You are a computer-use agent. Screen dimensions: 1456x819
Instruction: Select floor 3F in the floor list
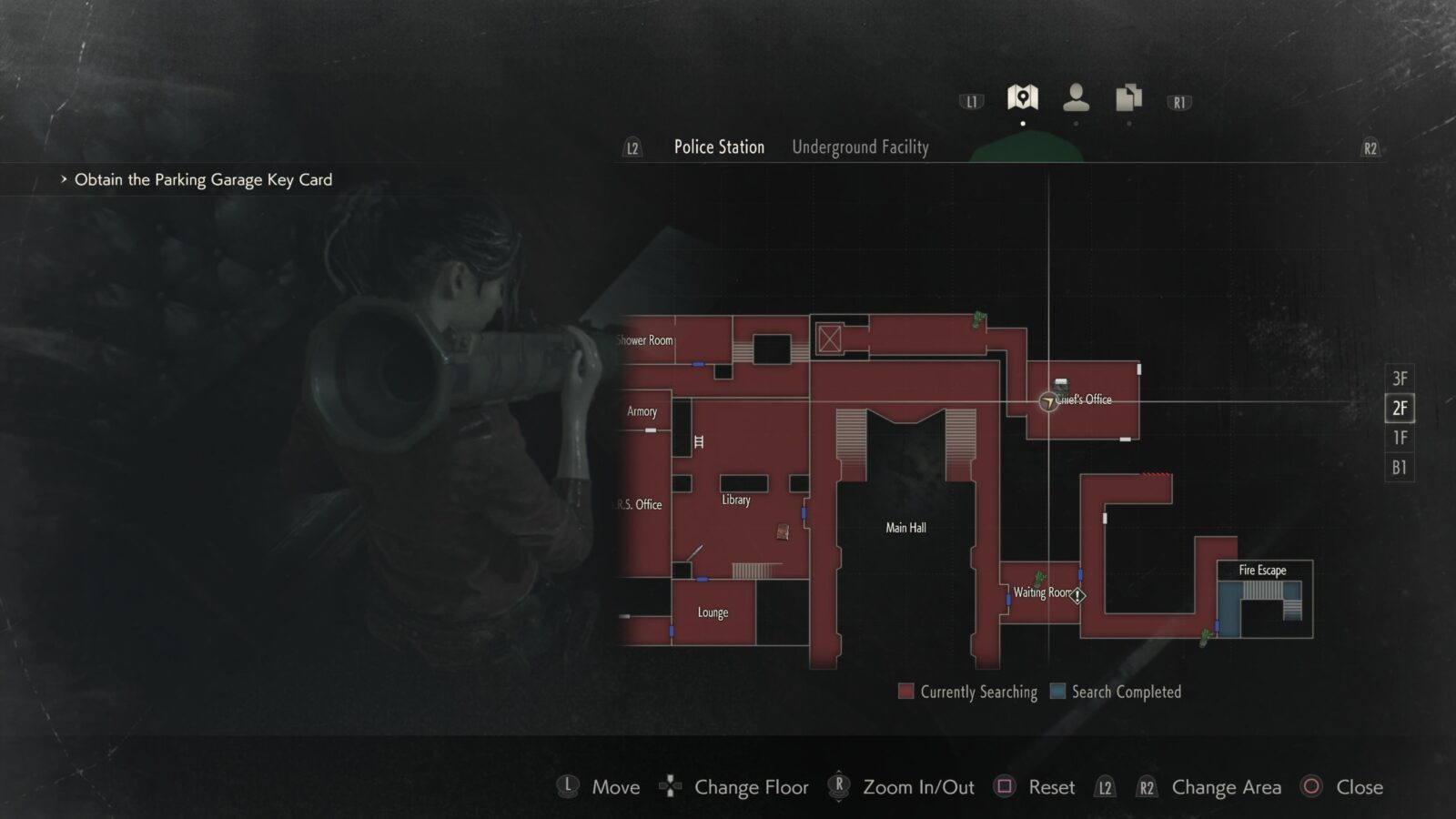1399,378
